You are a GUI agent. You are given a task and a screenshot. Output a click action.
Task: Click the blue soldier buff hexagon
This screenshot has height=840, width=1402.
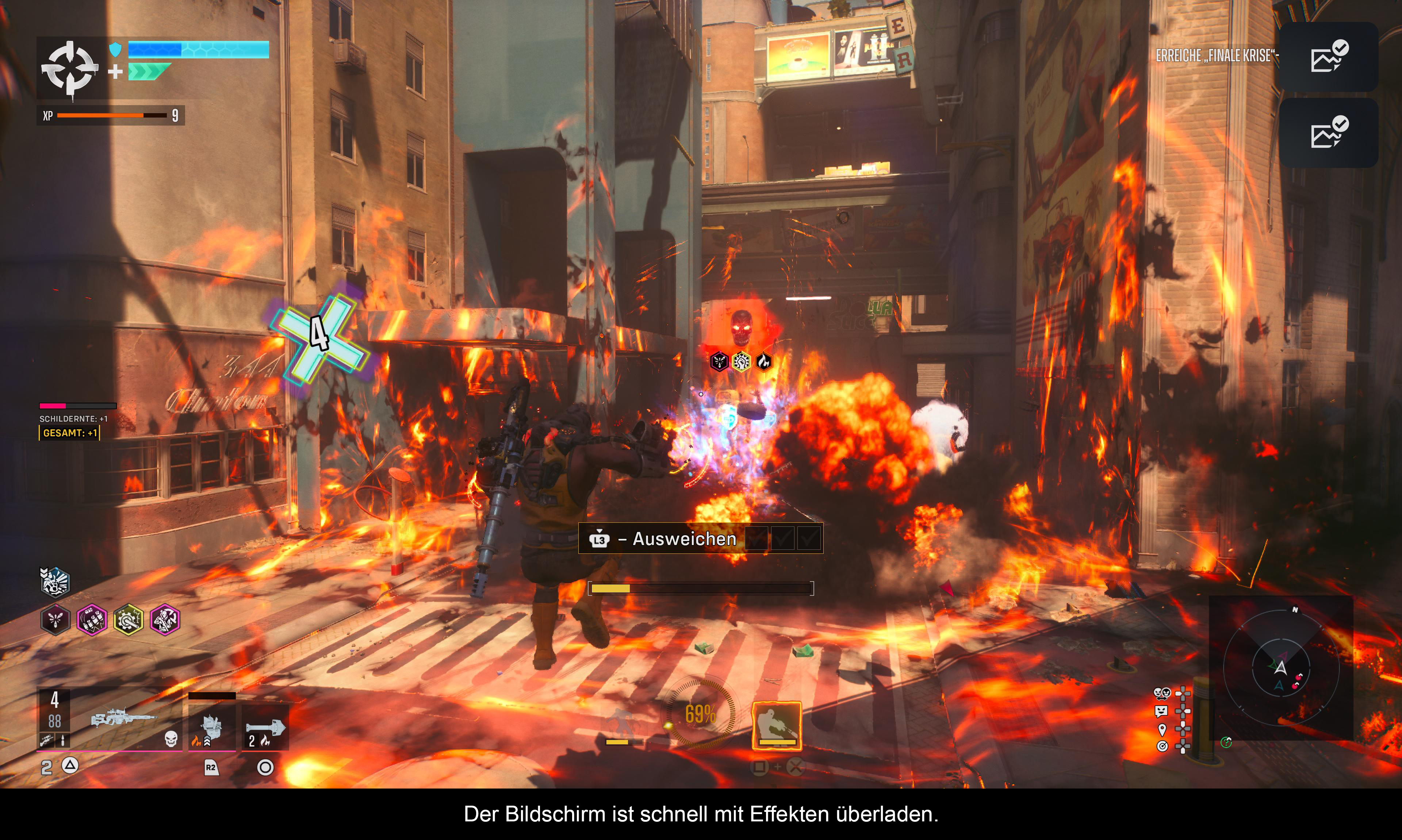tap(54, 582)
